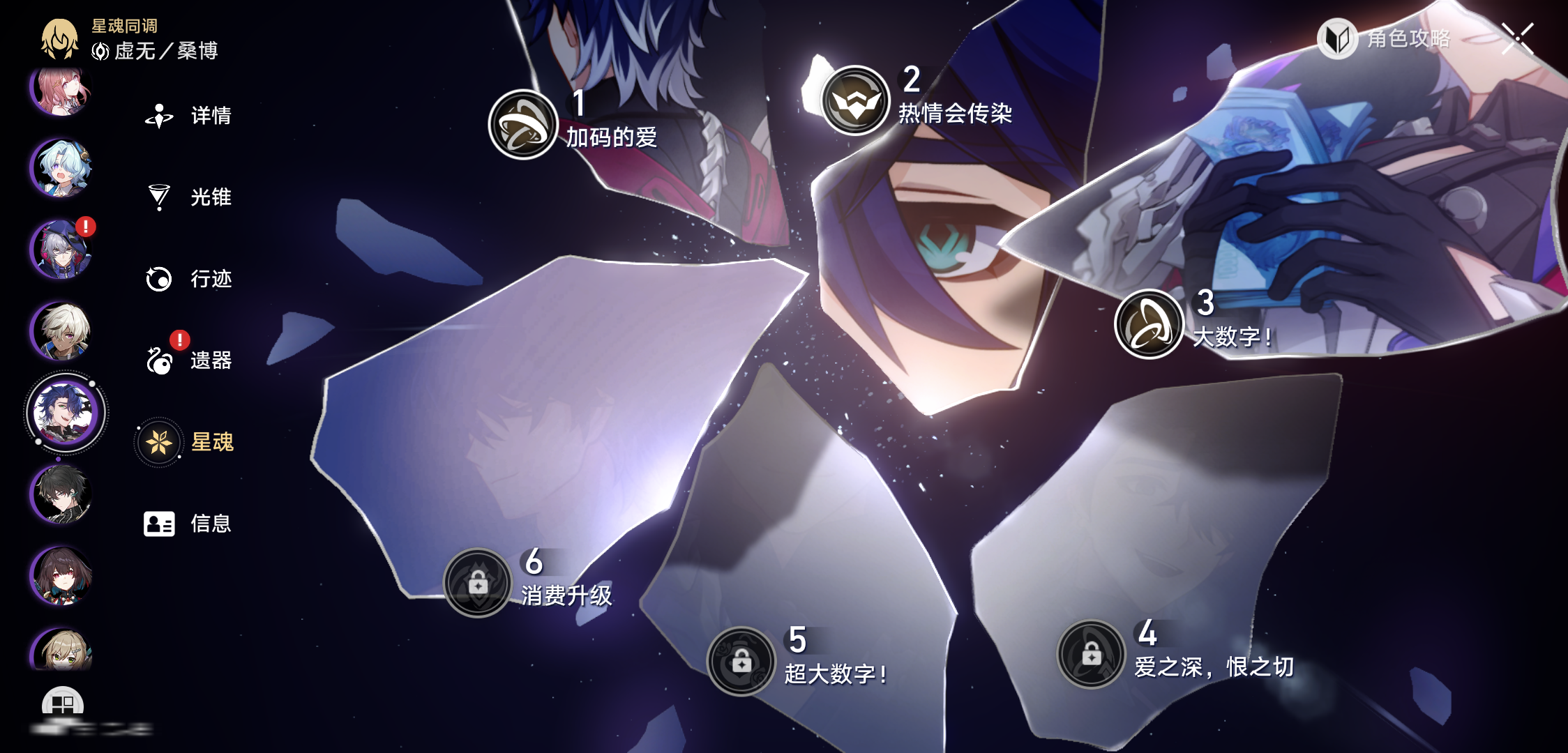
Task: Switch to the brown-haired red-eyed character portrait
Action: pos(62,576)
